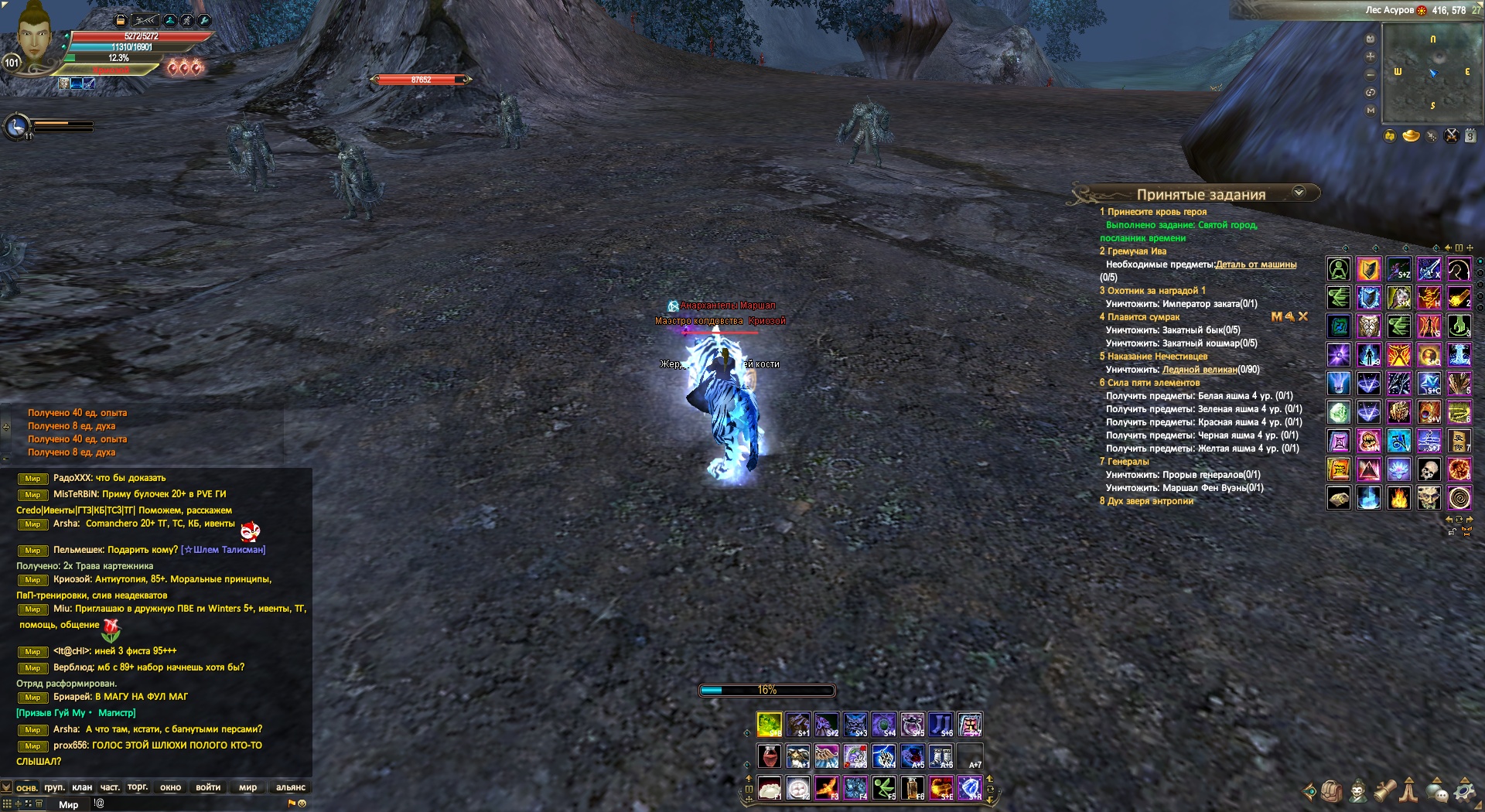1485x812 pixels.
Task: Open the gold ingot shop icon
Action: [x=1412, y=136]
